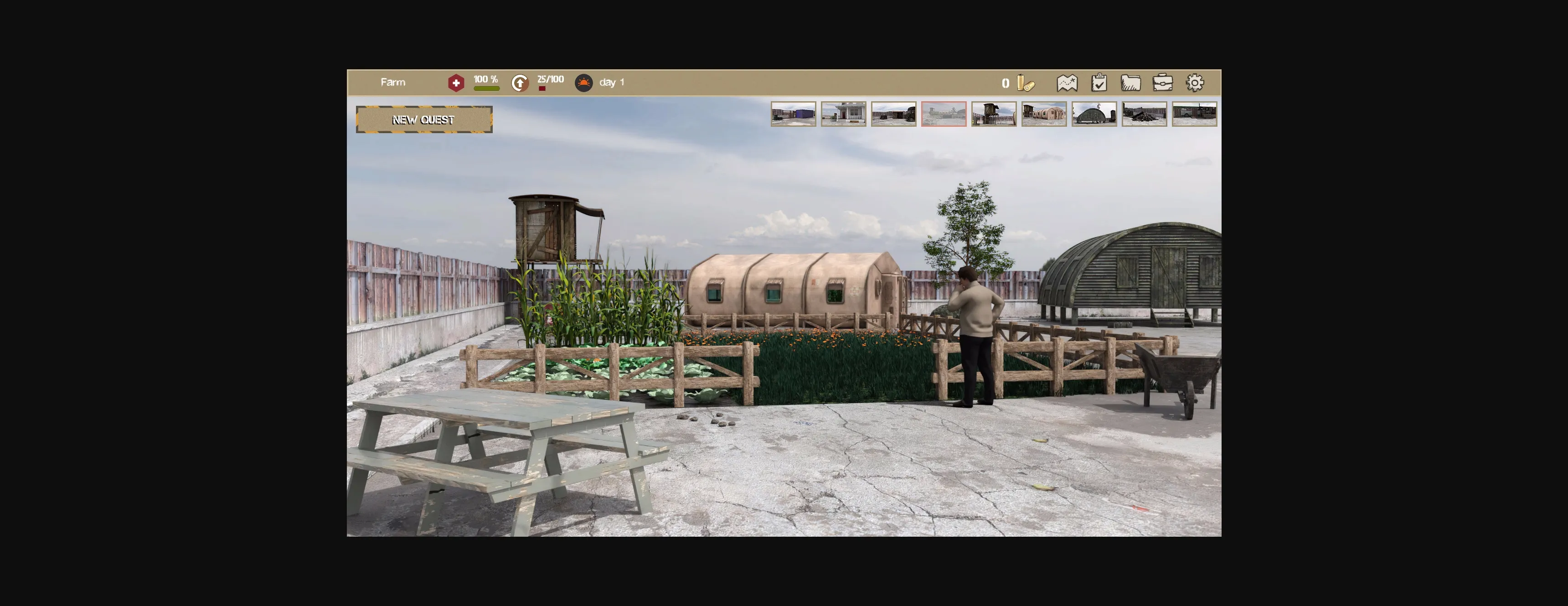Switch to the white house location tab
This screenshot has width=1568, height=606.
point(843,114)
